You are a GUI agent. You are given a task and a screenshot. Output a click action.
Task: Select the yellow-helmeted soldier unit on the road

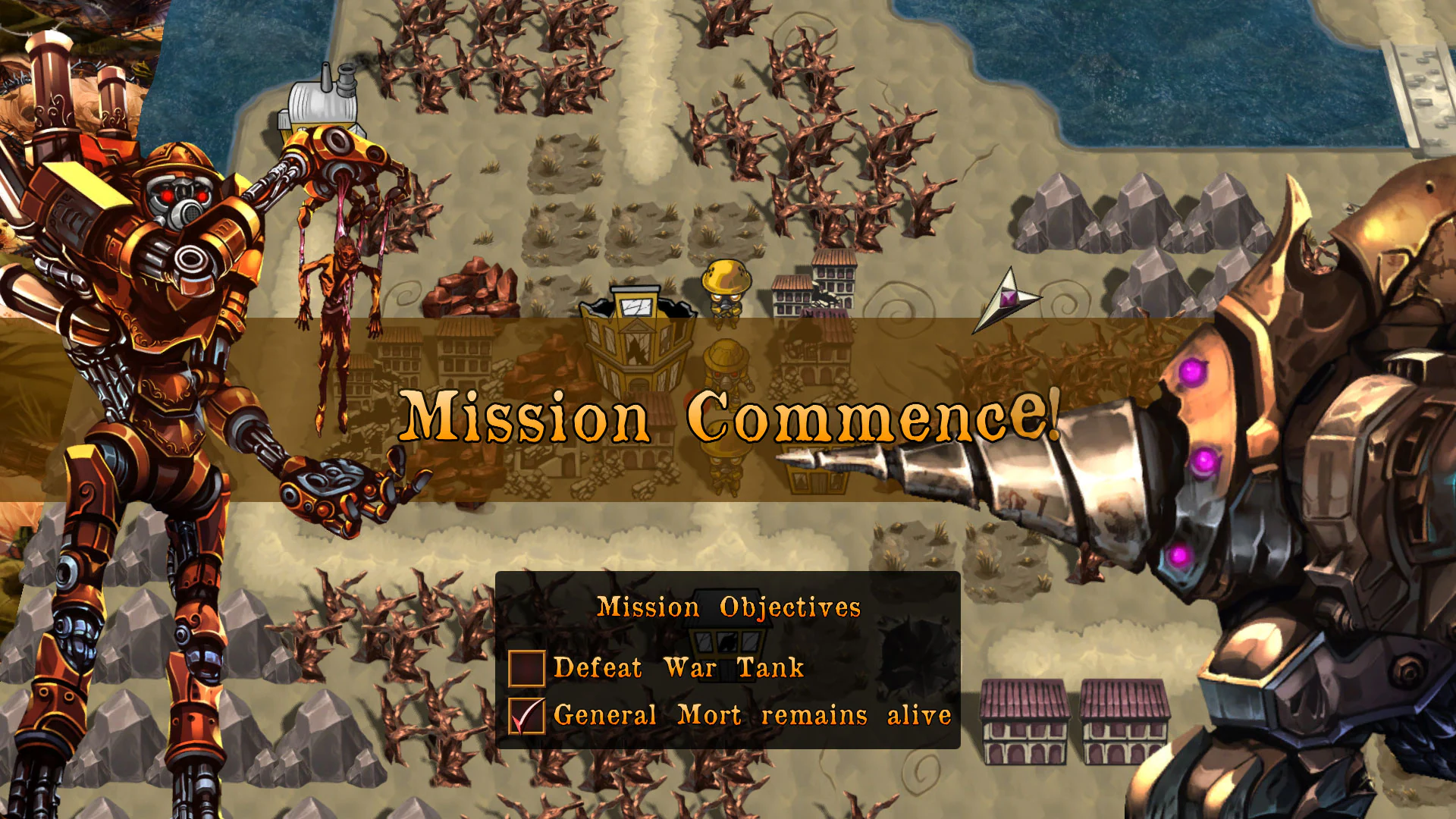coord(726,289)
